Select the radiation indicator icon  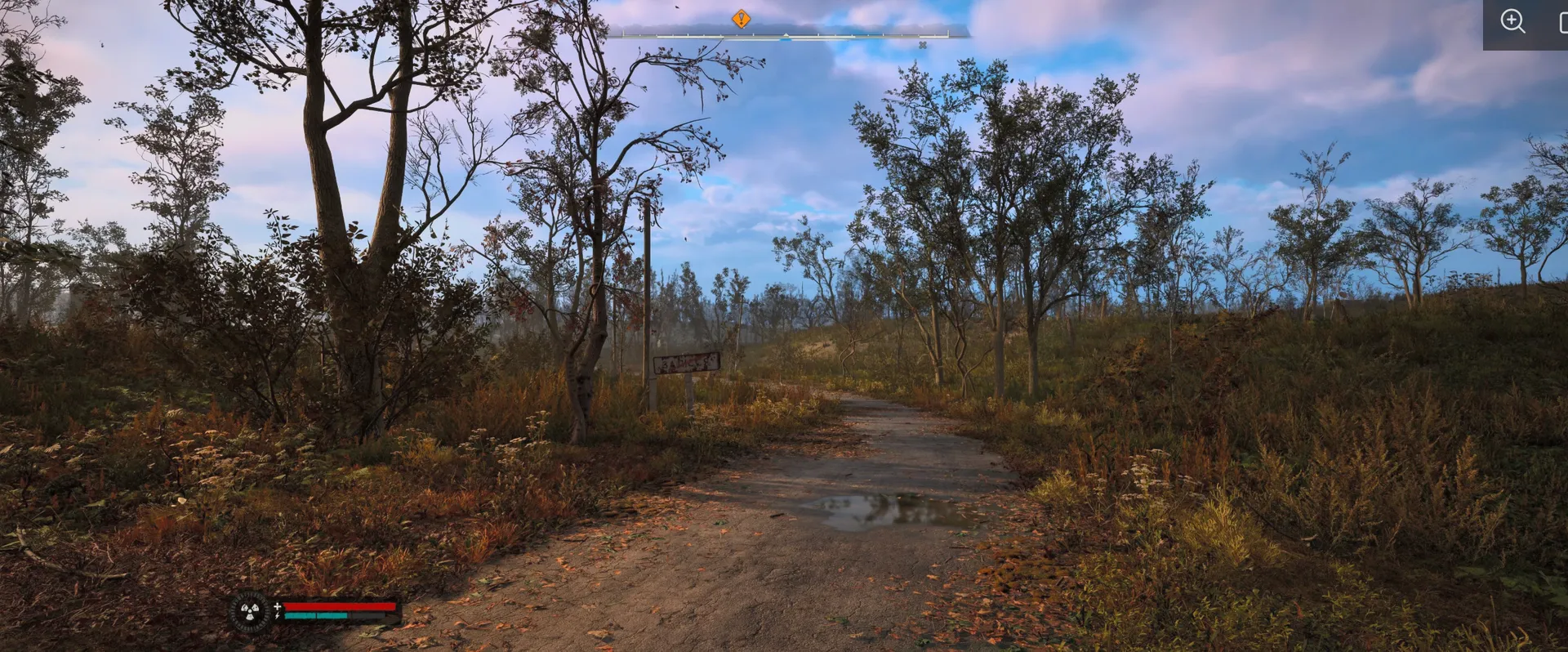[x=249, y=610]
